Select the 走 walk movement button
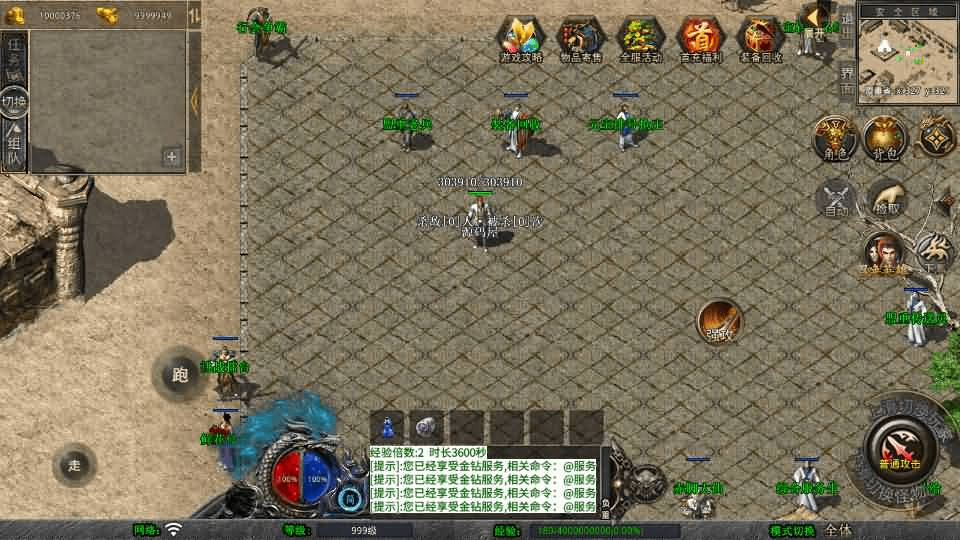This screenshot has width=960, height=540. (75, 464)
